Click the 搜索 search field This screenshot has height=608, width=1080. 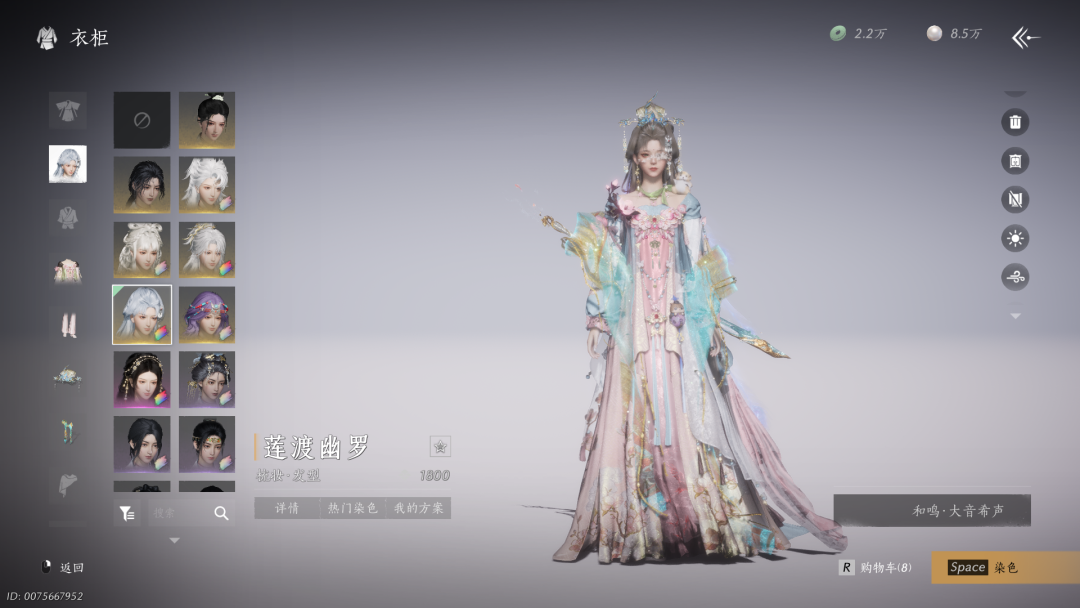click(x=178, y=513)
